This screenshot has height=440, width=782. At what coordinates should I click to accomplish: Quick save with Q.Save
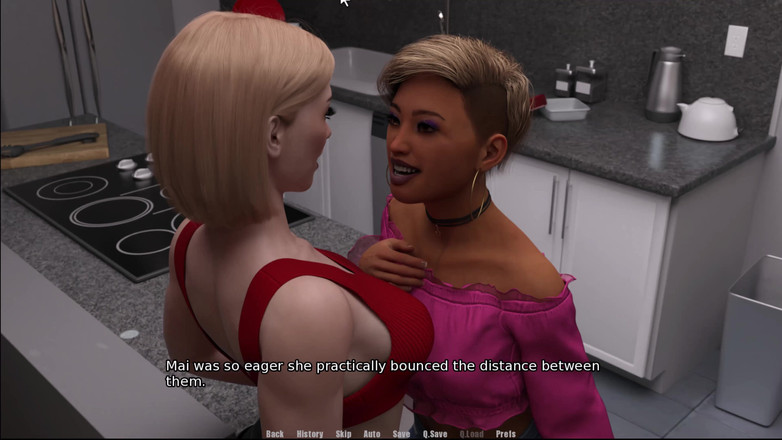[435, 434]
